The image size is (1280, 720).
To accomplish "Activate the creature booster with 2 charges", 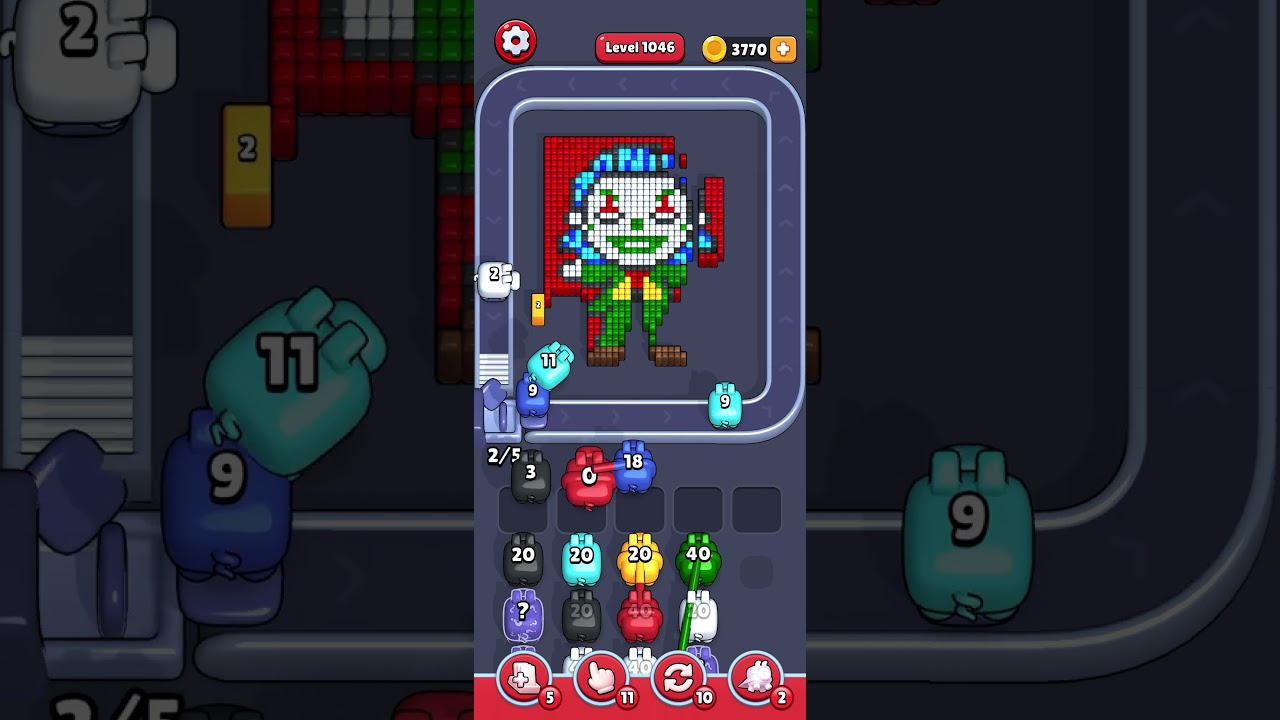I will 757,676.
